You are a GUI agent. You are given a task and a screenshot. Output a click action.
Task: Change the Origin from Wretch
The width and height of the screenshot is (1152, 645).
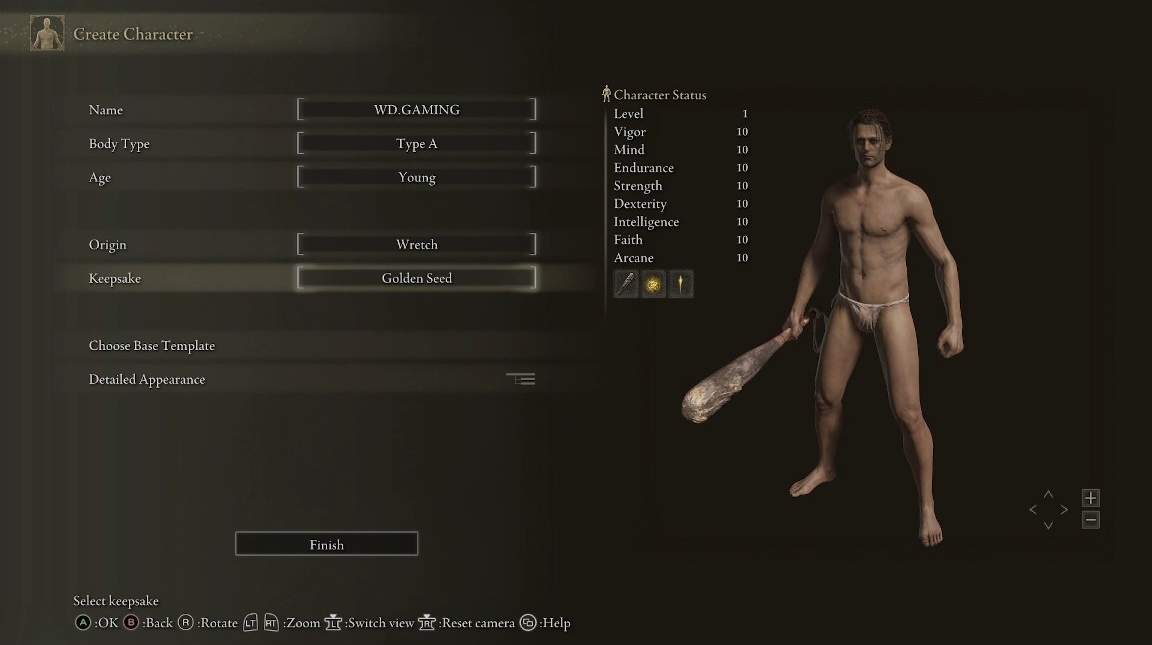416,245
